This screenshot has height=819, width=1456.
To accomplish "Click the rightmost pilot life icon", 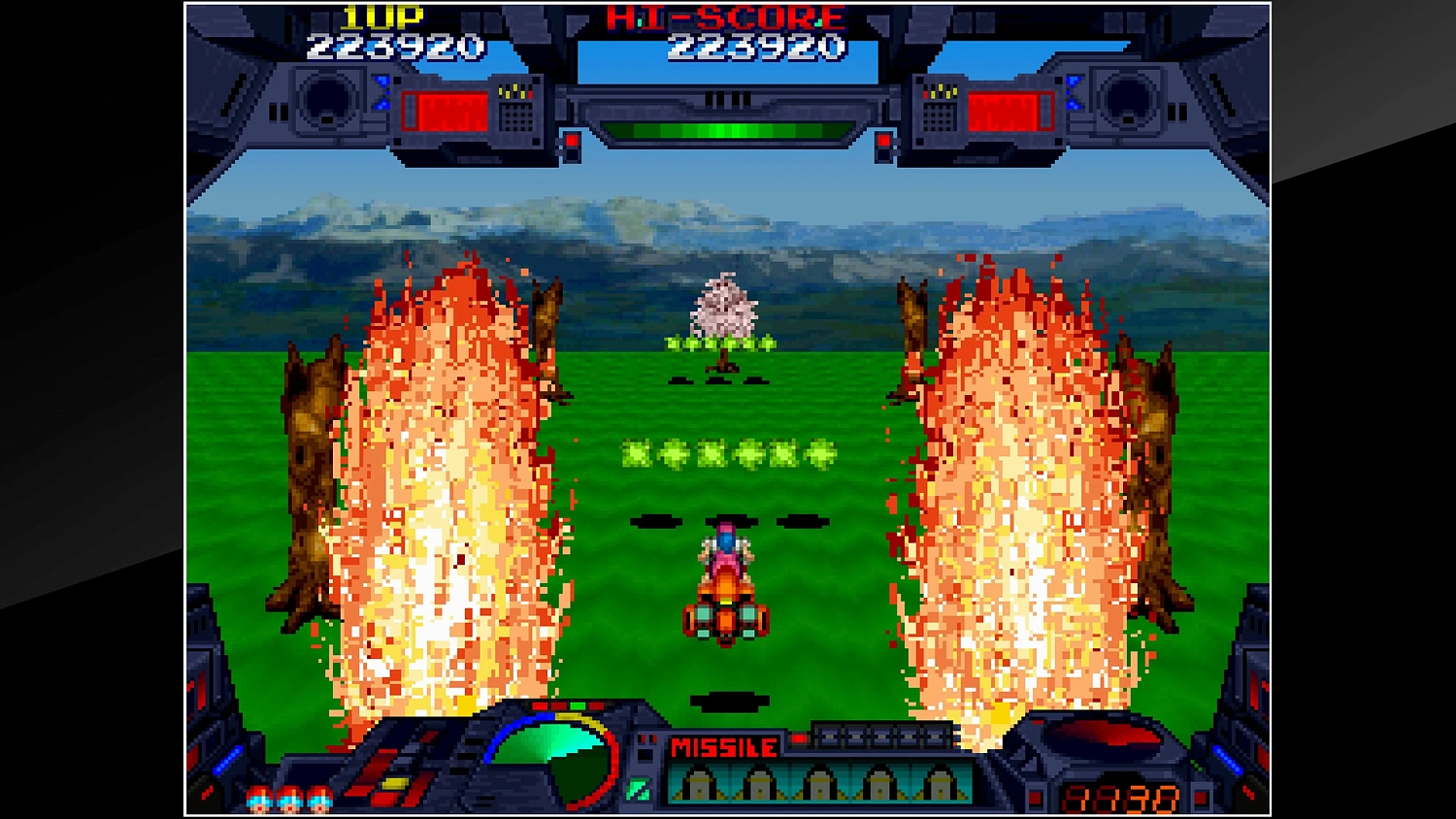I will click(x=317, y=802).
